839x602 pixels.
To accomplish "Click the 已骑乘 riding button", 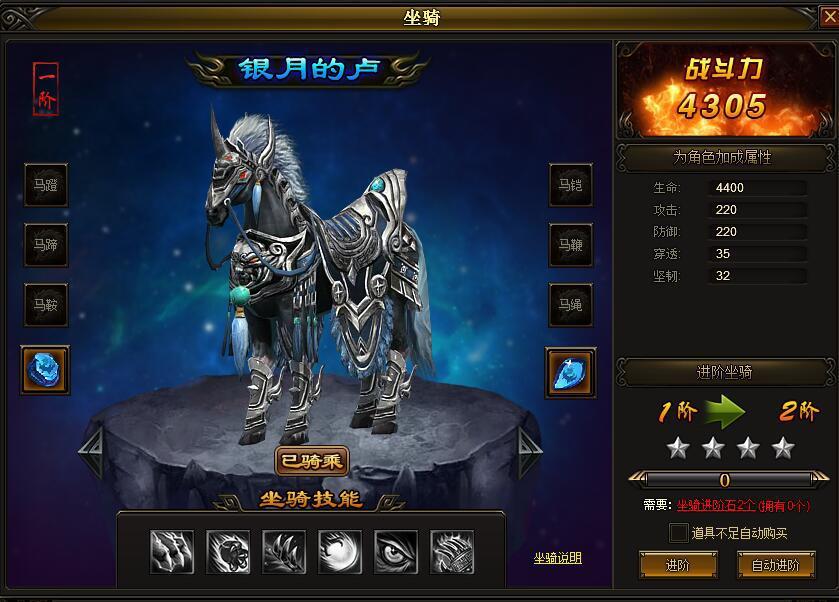I will tap(312, 461).
